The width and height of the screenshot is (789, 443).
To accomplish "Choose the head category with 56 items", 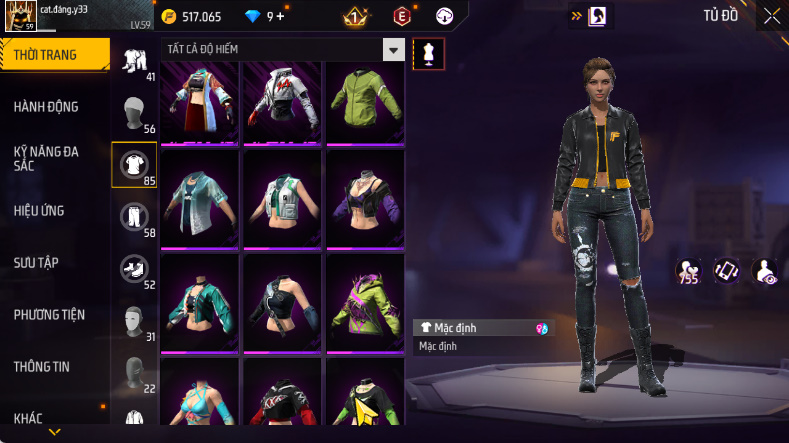I will click(134, 114).
